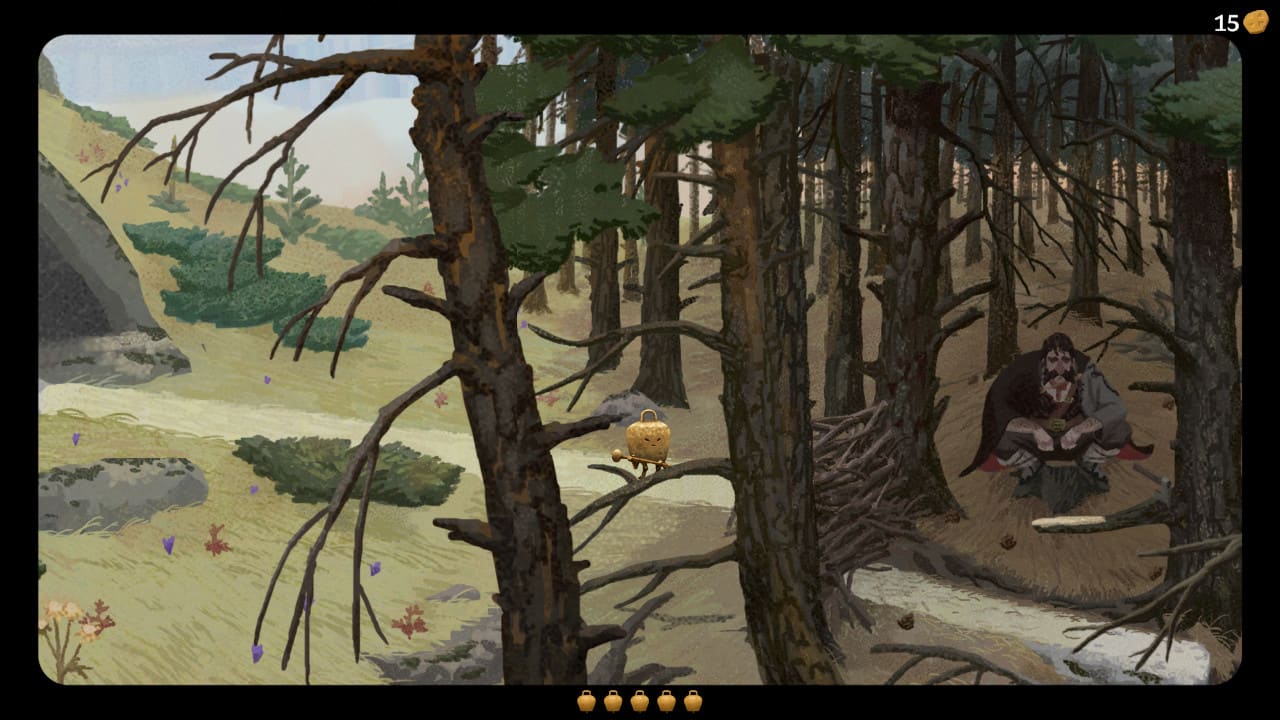The image size is (1280, 720).
Task: Select the first bell icon at the bottom
Action: click(586, 701)
